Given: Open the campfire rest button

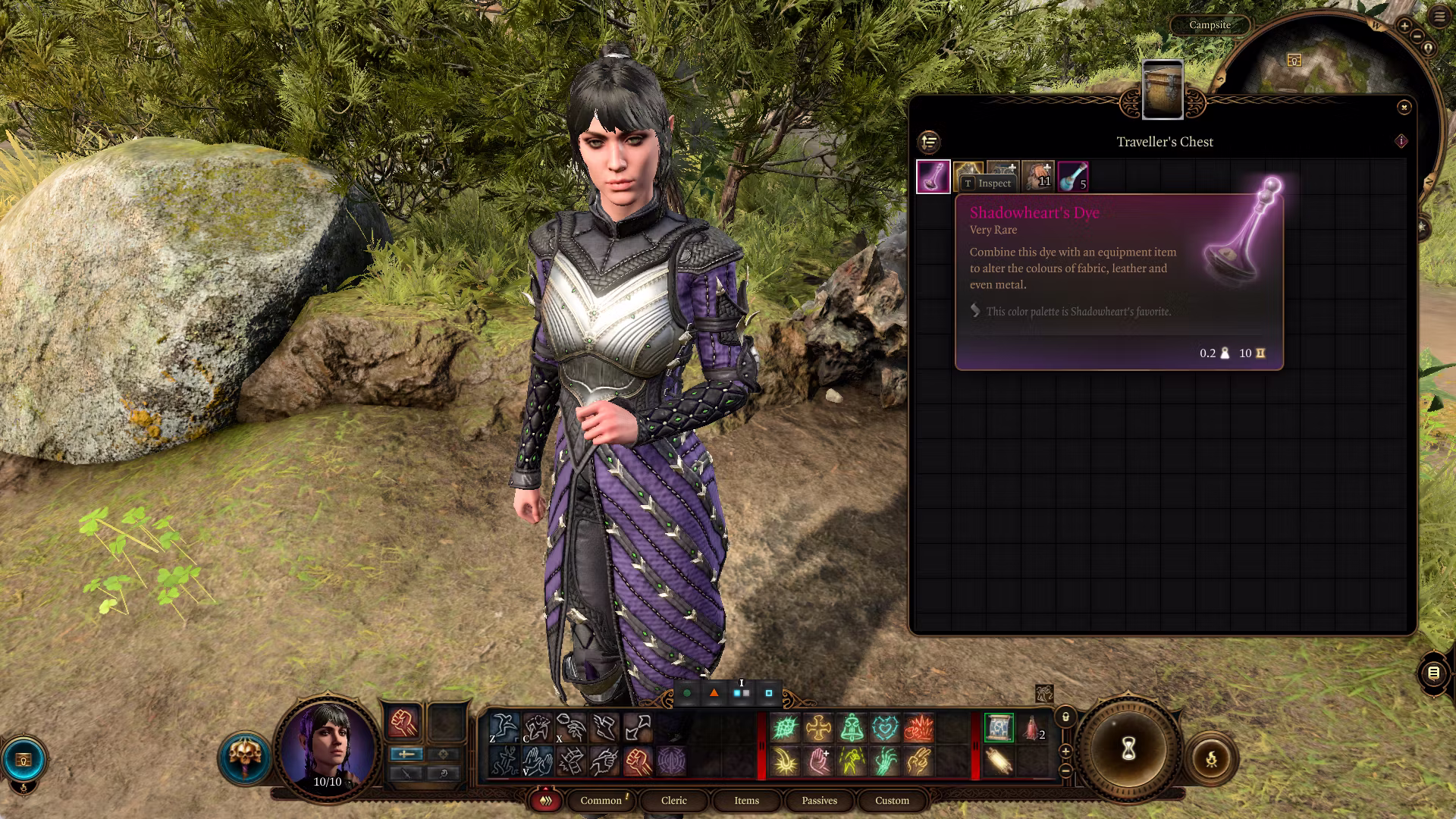Looking at the screenshot, I should point(1211,758).
